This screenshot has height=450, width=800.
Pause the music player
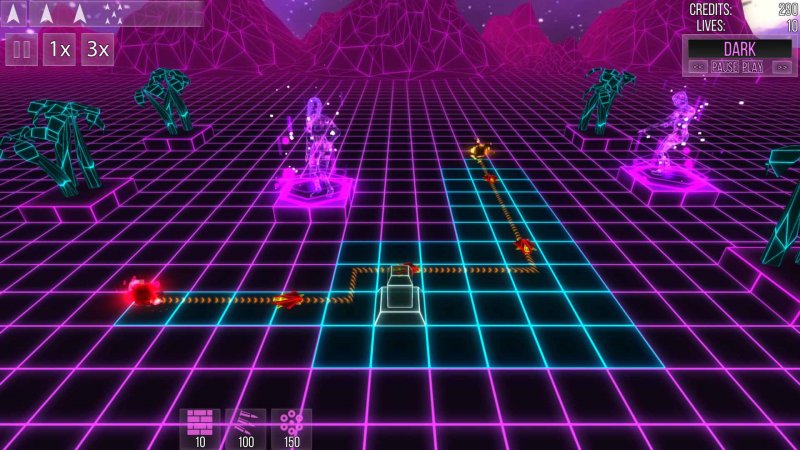pos(725,67)
